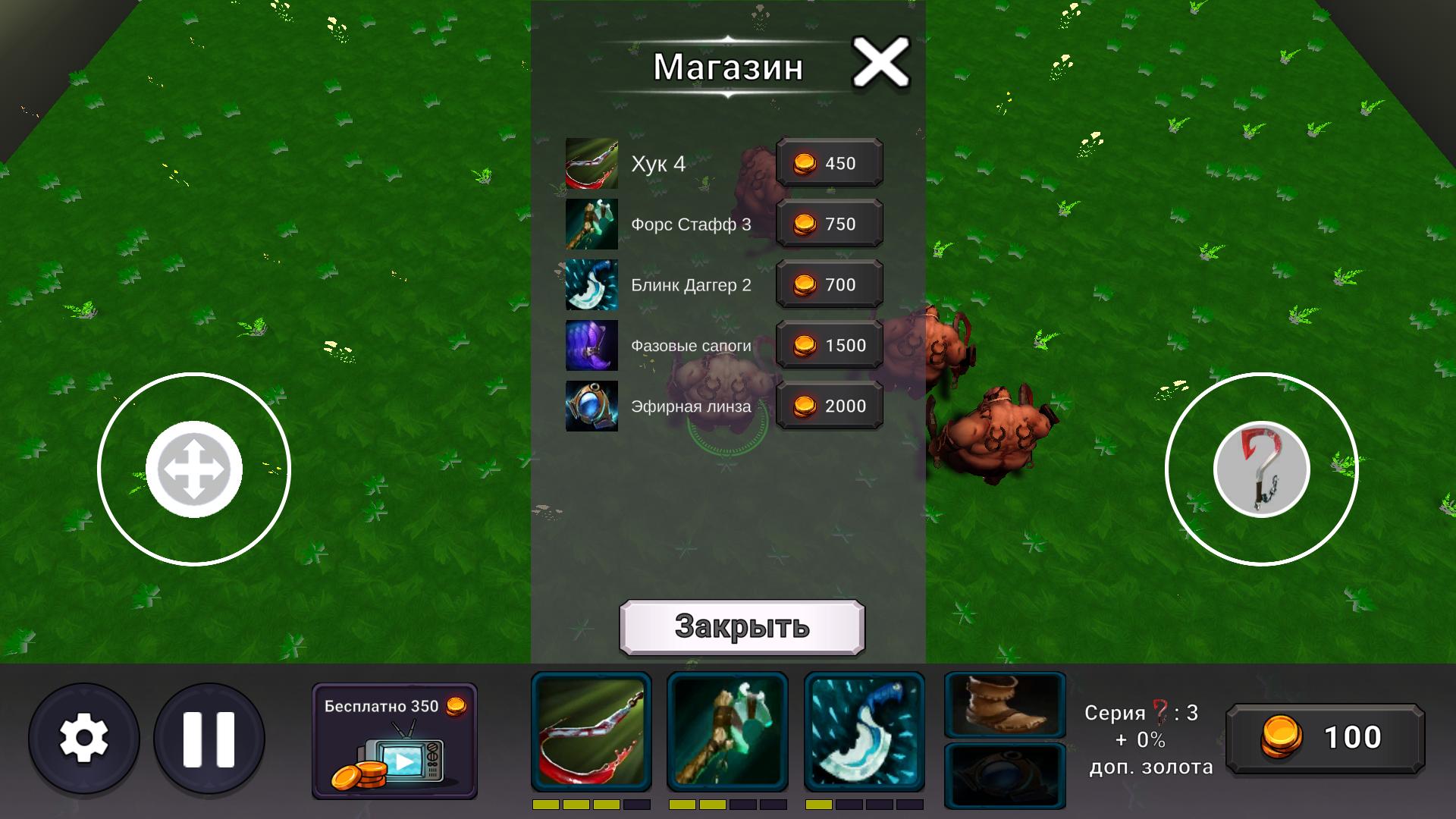Select the Блинк Даггер 2 shop icon
1456x819 pixels.
(x=592, y=284)
